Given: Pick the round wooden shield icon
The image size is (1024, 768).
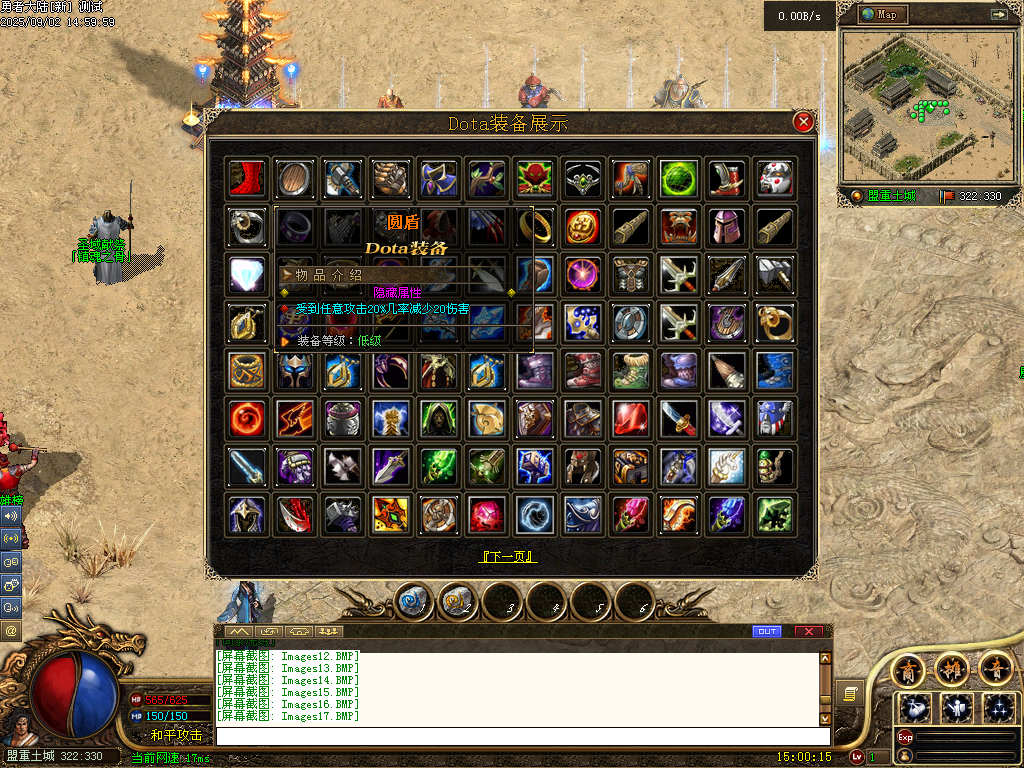Looking at the screenshot, I should click(x=294, y=178).
